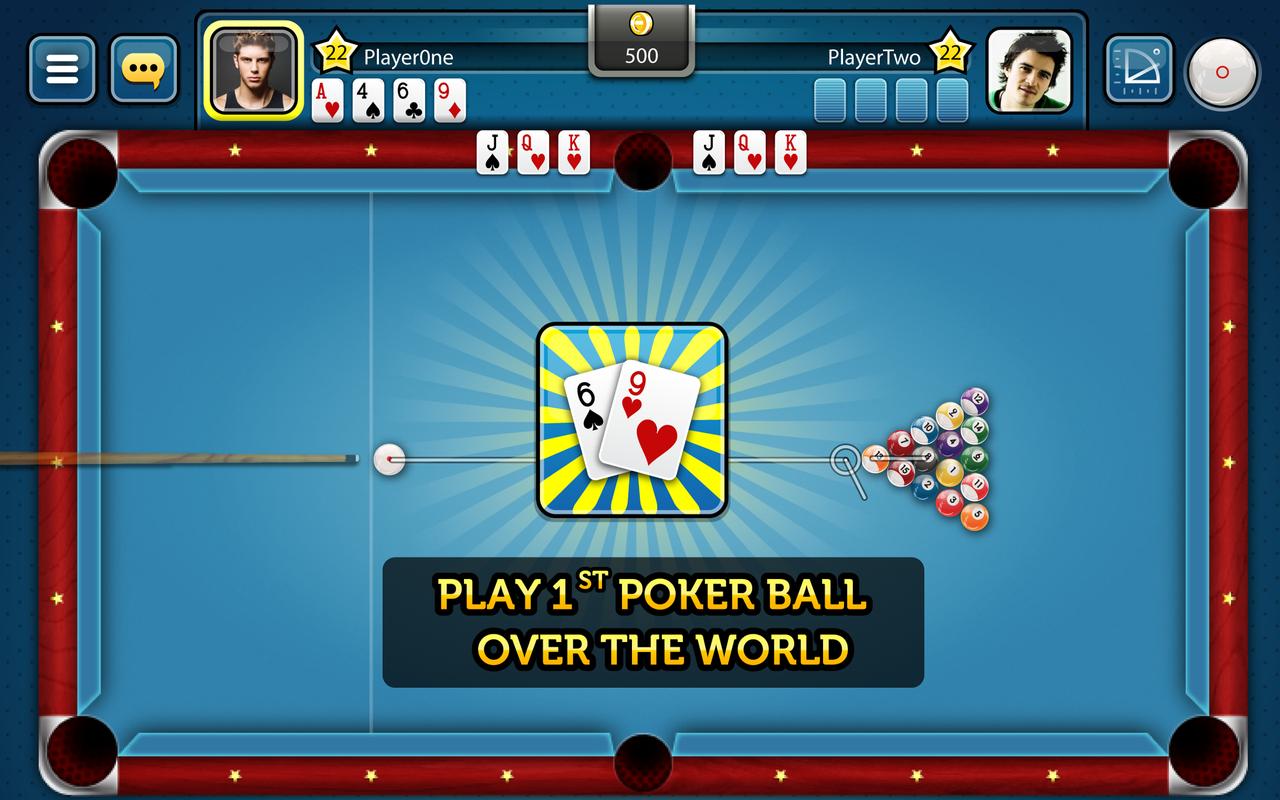Click the 500 coin balance display

pos(643,56)
